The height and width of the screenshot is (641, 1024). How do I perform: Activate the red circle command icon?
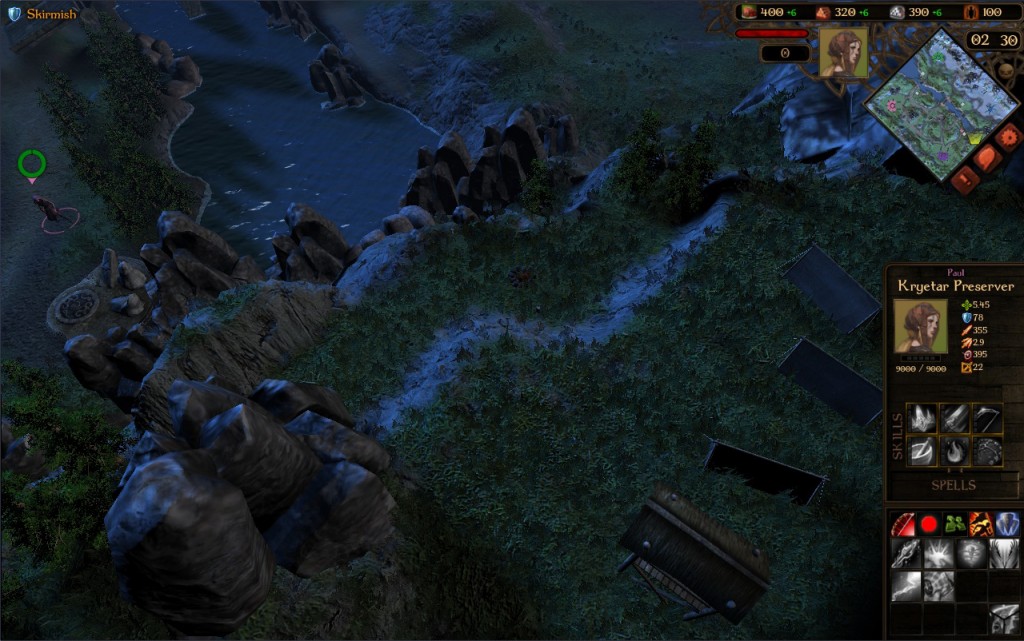(929, 524)
